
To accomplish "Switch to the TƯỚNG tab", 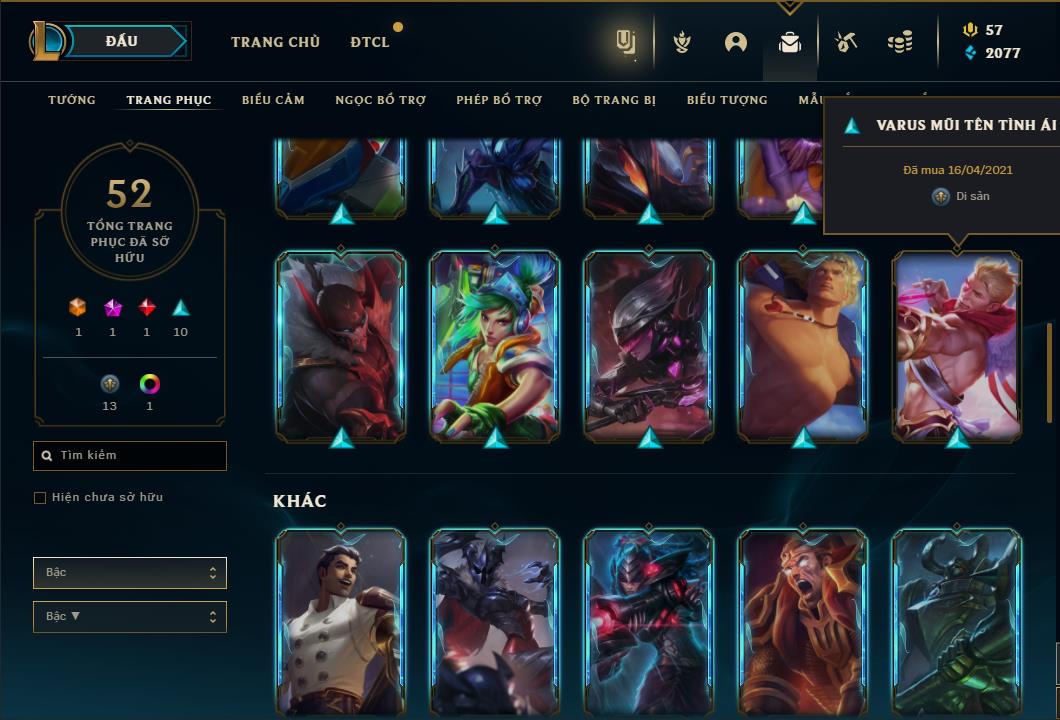I will coord(72,100).
